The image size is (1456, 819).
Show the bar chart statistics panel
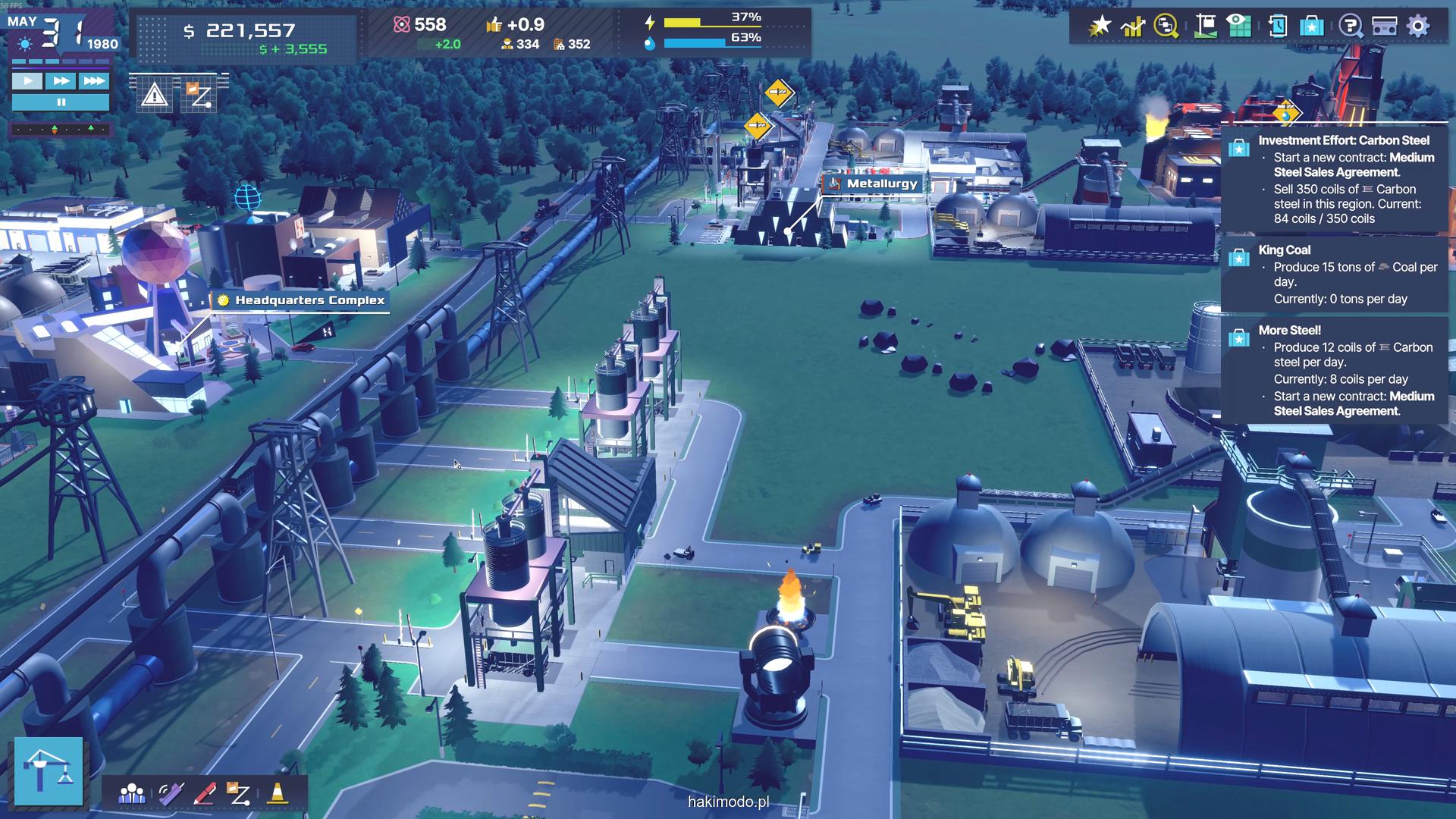(1133, 27)
